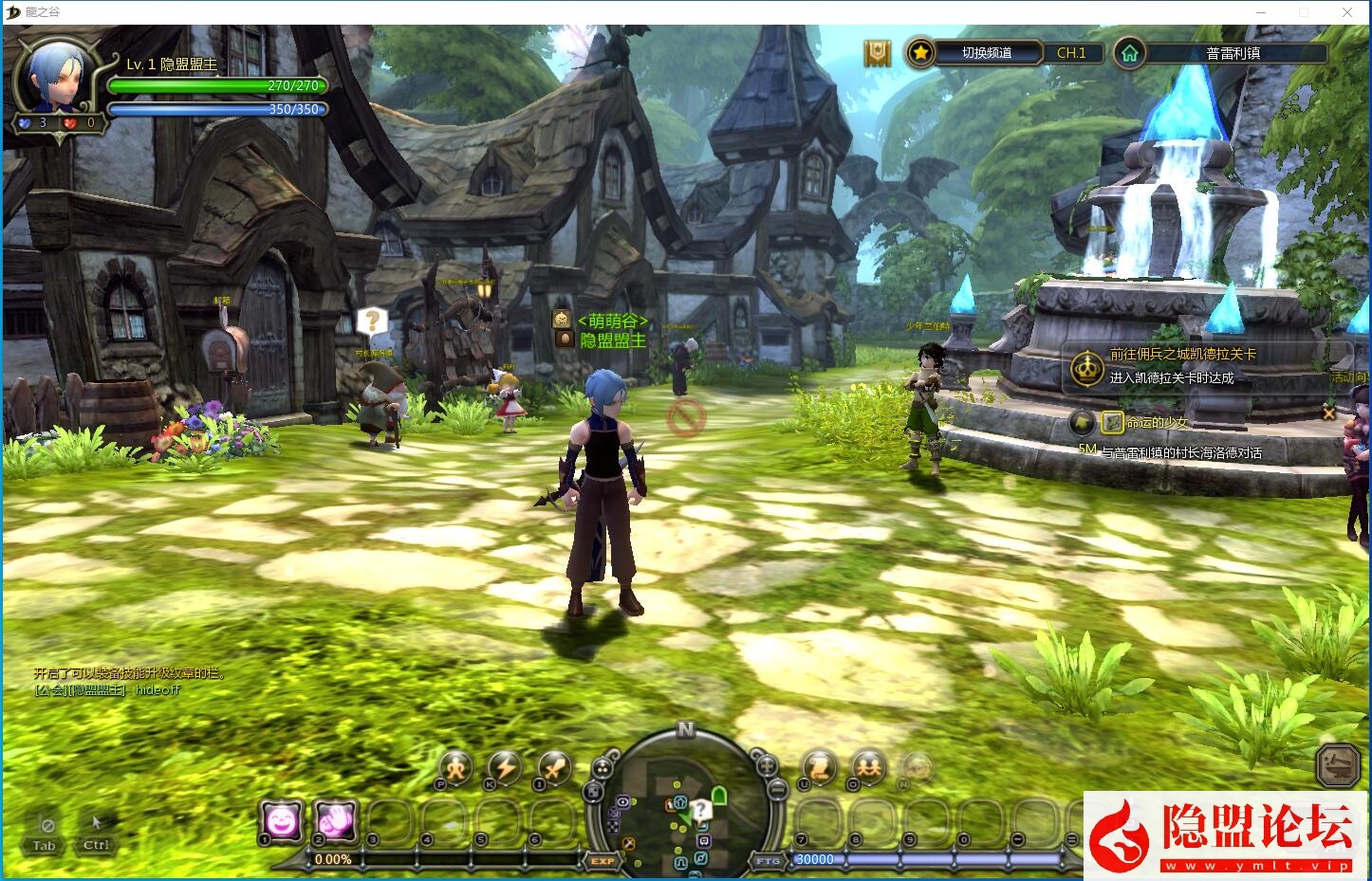Viewport: 1372px width, 881px height.
Task: Open the 切换频道 channel switcher
Action: (x=987, y=53)
